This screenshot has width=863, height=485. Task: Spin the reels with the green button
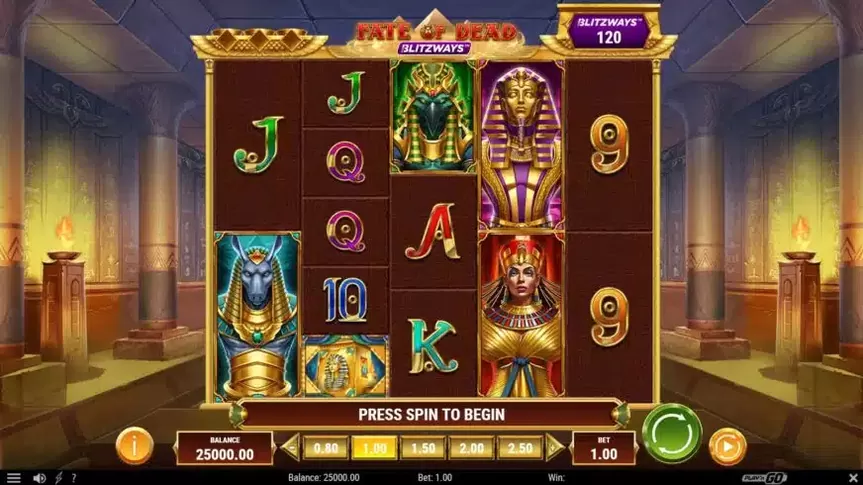[672, 433]
